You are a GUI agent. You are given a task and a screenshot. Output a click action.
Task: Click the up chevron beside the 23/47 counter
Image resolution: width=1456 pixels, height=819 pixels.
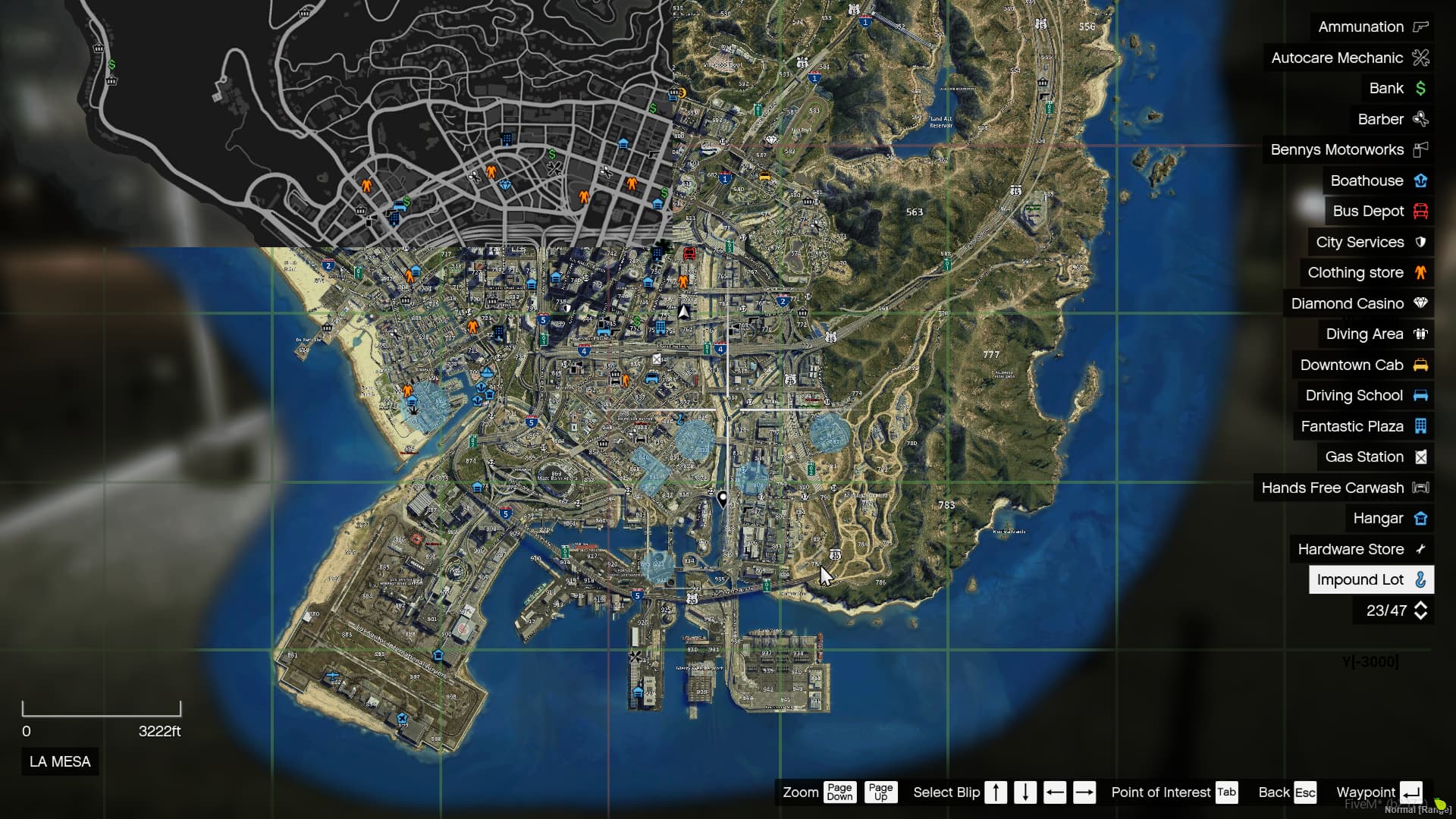(1421, 605)
